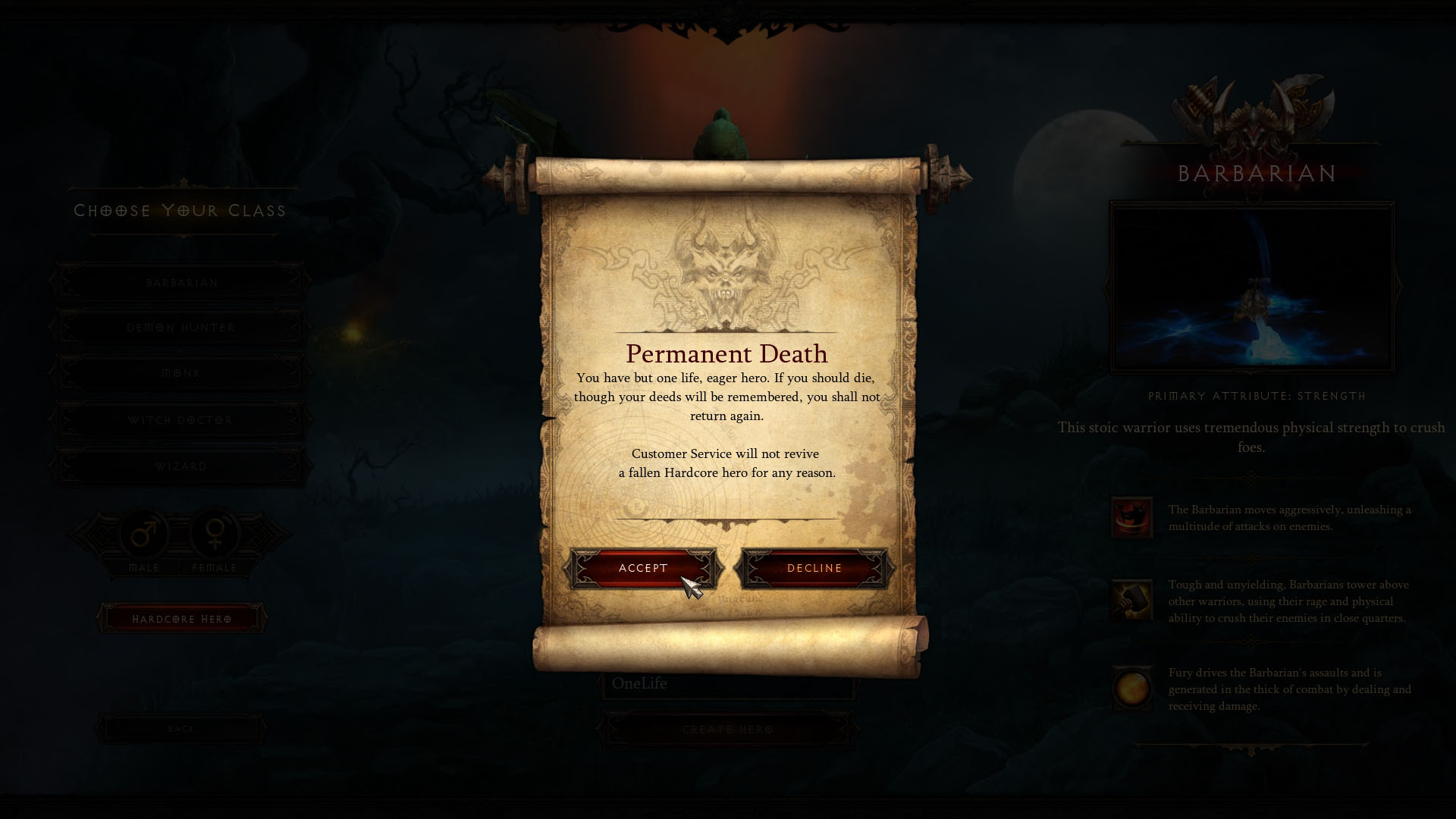Set hero gender to Female
Image resolution: width=1456 pixels, height=819 pixels.
point(215,535)
